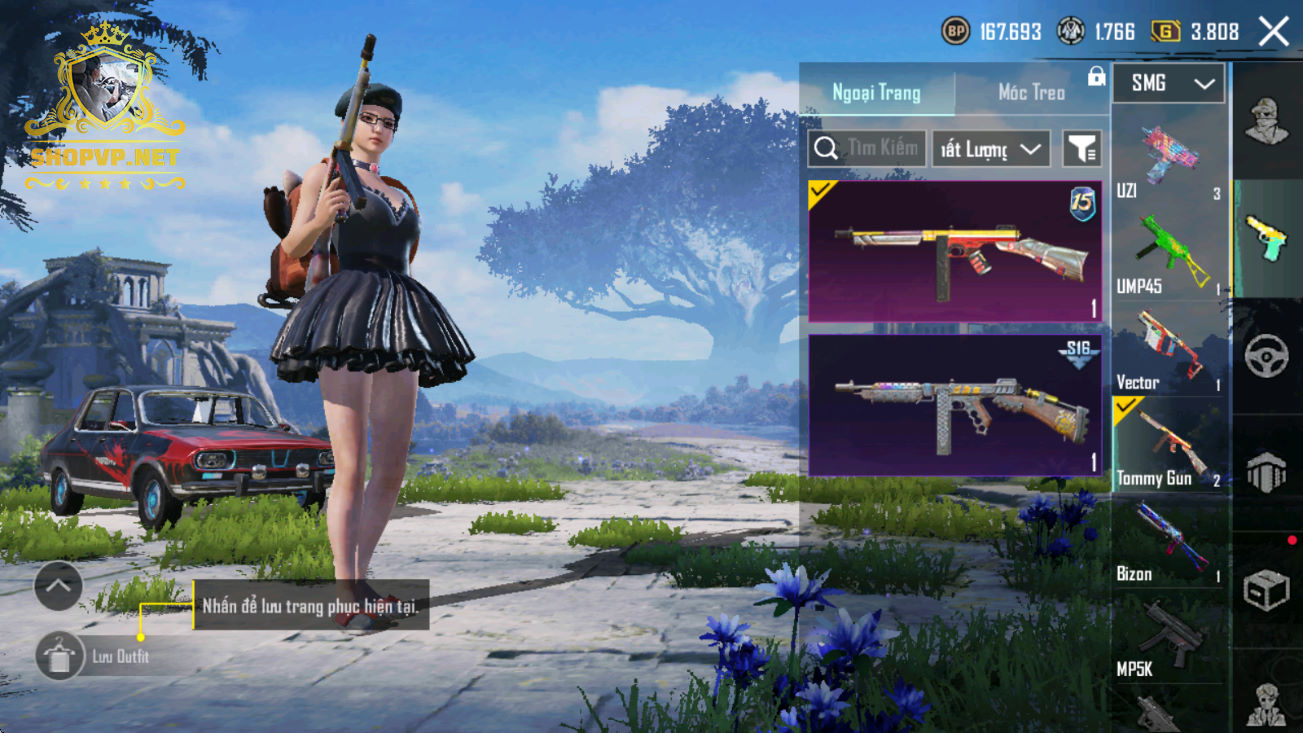Open the vehicle skins steering wheel category
The width and height of the screenshot is (1303, 733).
[x=1266, y=356]
